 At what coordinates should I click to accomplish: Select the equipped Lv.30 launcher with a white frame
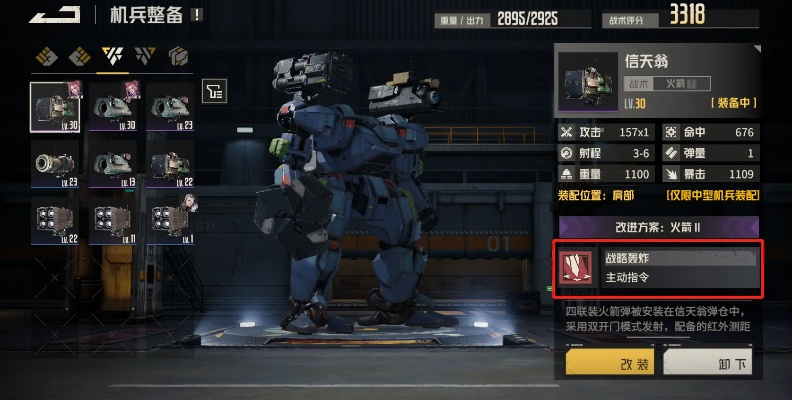pos(55,106)
